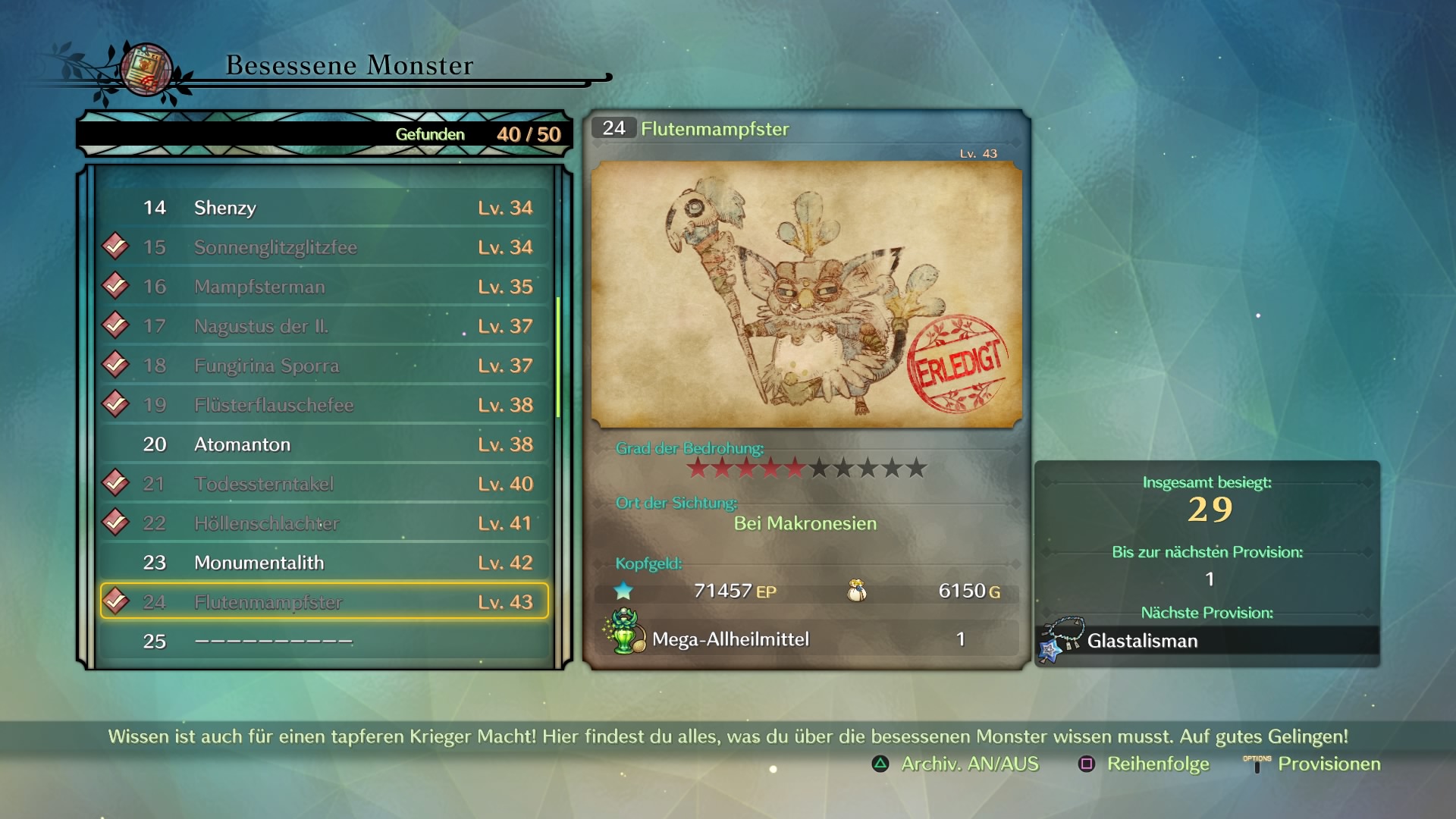1456x819 pixels.
Task: Click the Flutenmampfster wanted poster
Action: coord(806,294)
